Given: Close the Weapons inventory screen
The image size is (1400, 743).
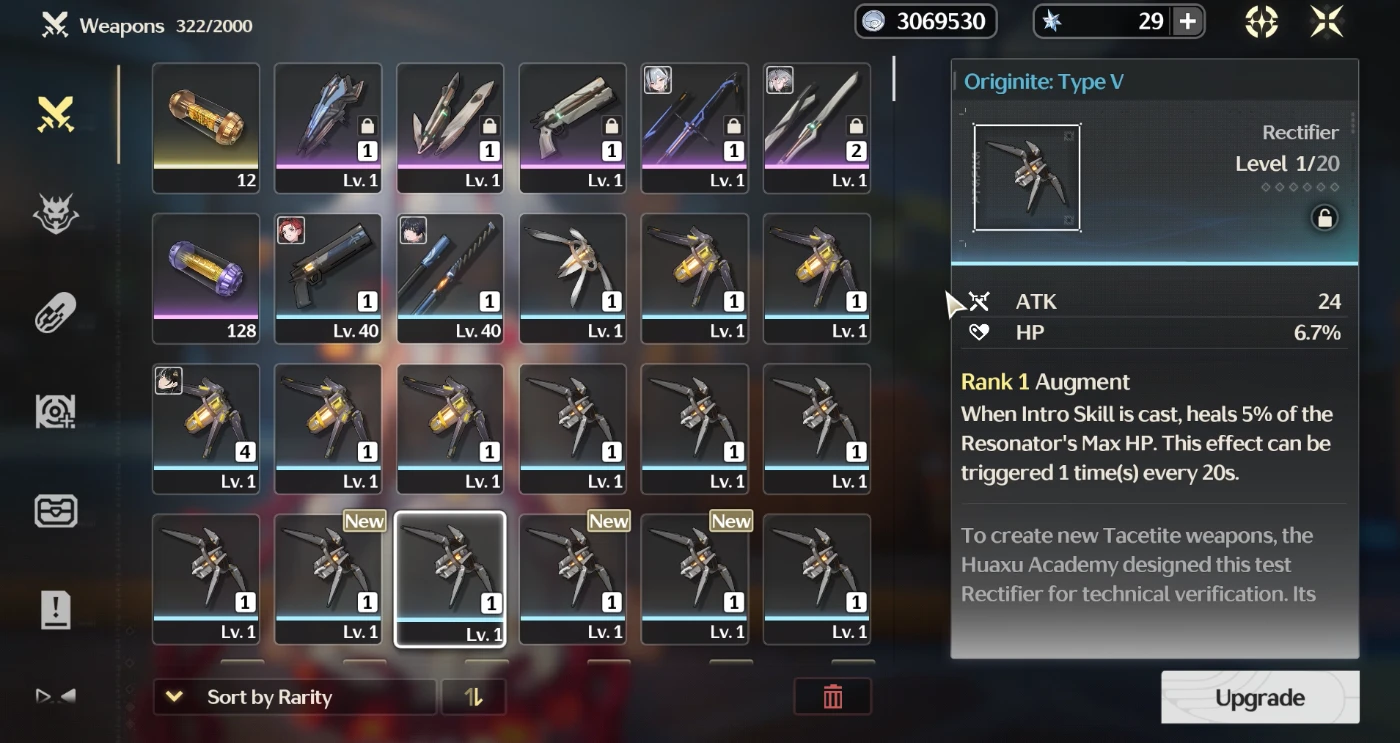Looking at the screenshot, I should (x=1327, y=22).
